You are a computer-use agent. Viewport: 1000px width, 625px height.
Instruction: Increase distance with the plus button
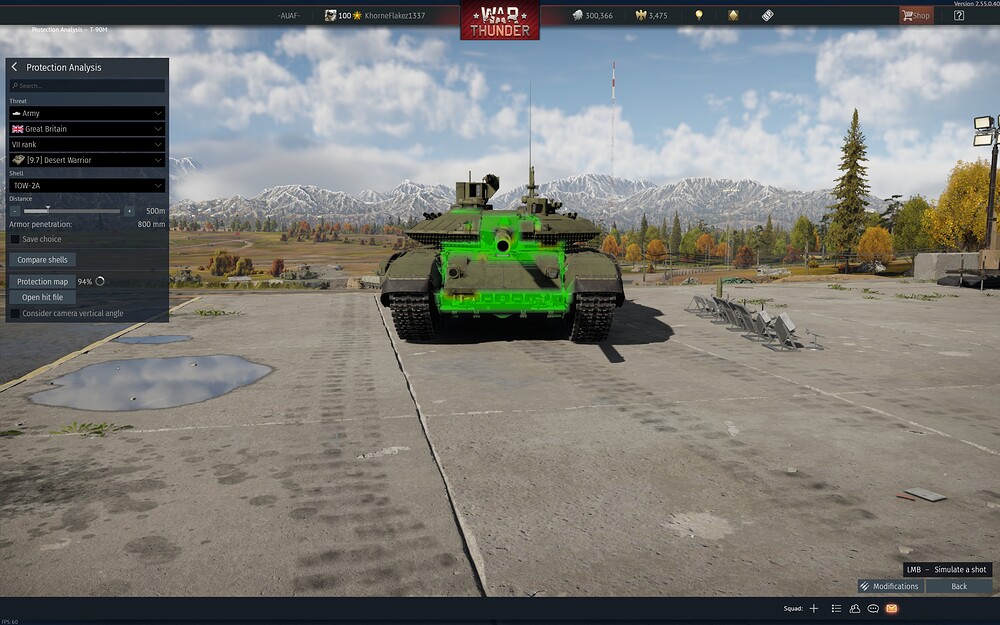click(x=129, y=211)
